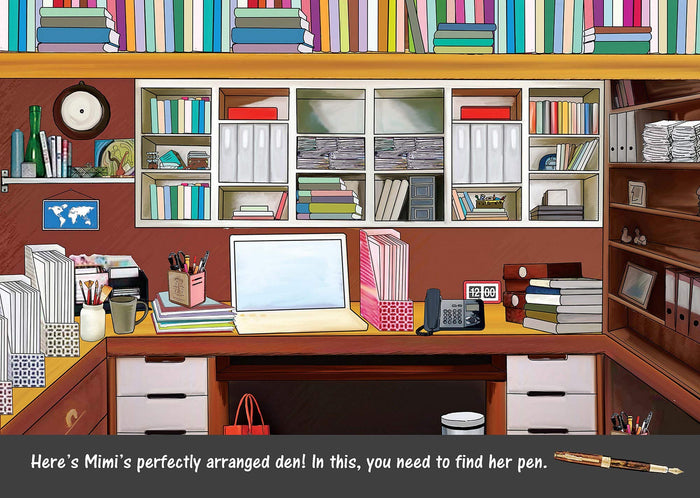Click the fountain pen reference picture in the banner
Image resolution: width=700 pixels, height=498 pixels.
tap(617, 464)
